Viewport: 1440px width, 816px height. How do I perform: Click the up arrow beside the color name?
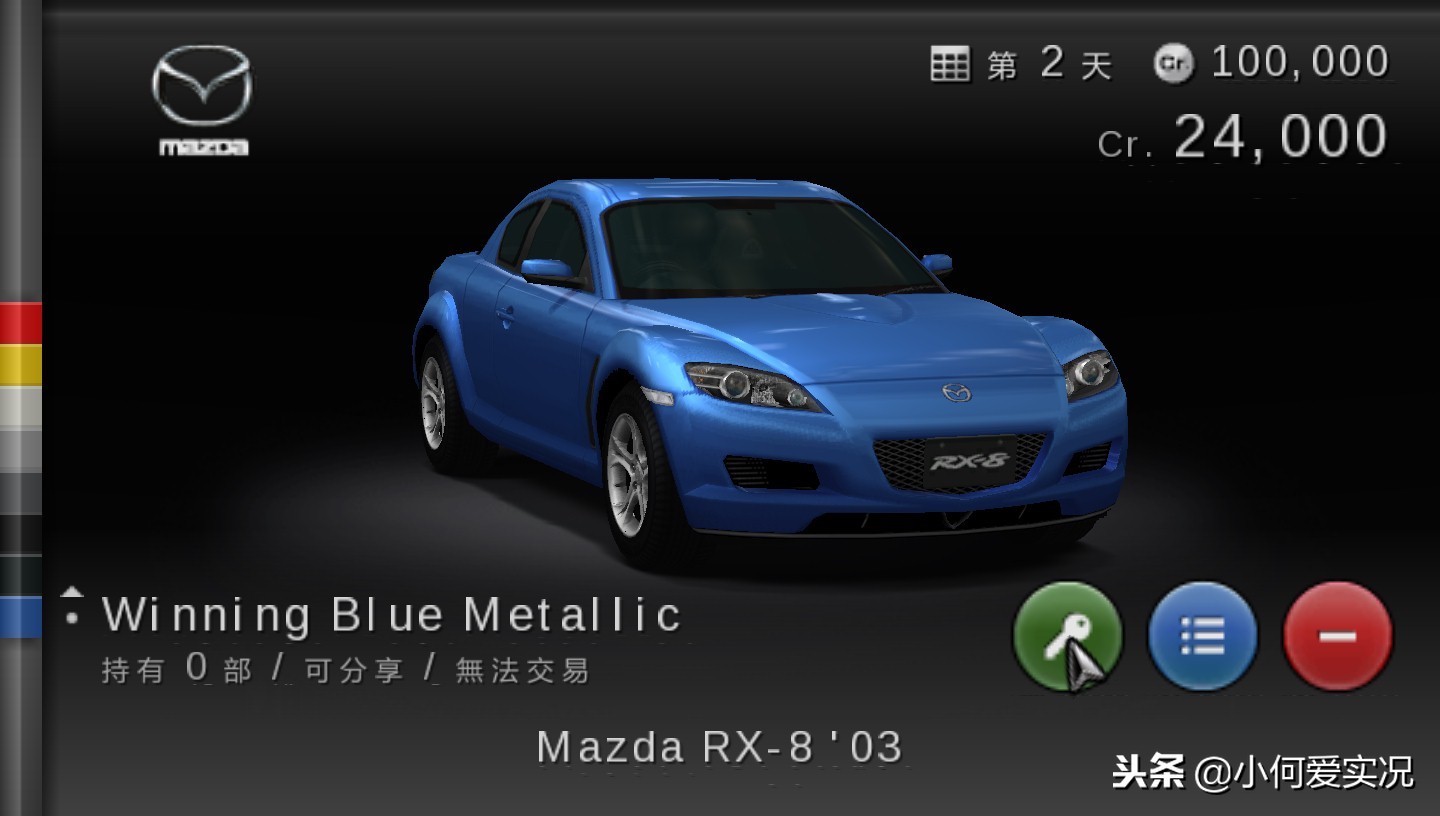[71, 592]
